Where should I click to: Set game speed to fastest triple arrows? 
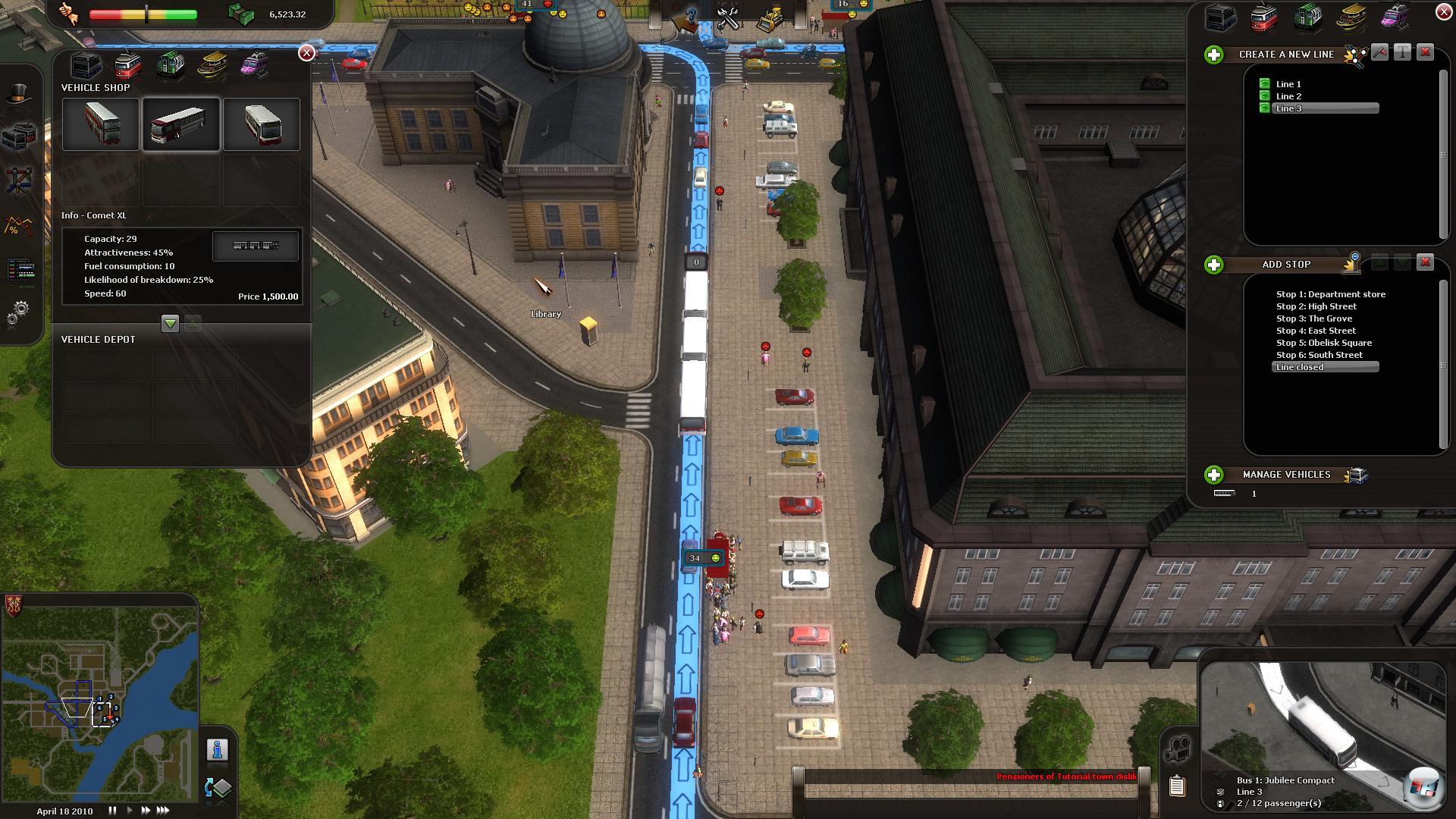click(163, 811)
